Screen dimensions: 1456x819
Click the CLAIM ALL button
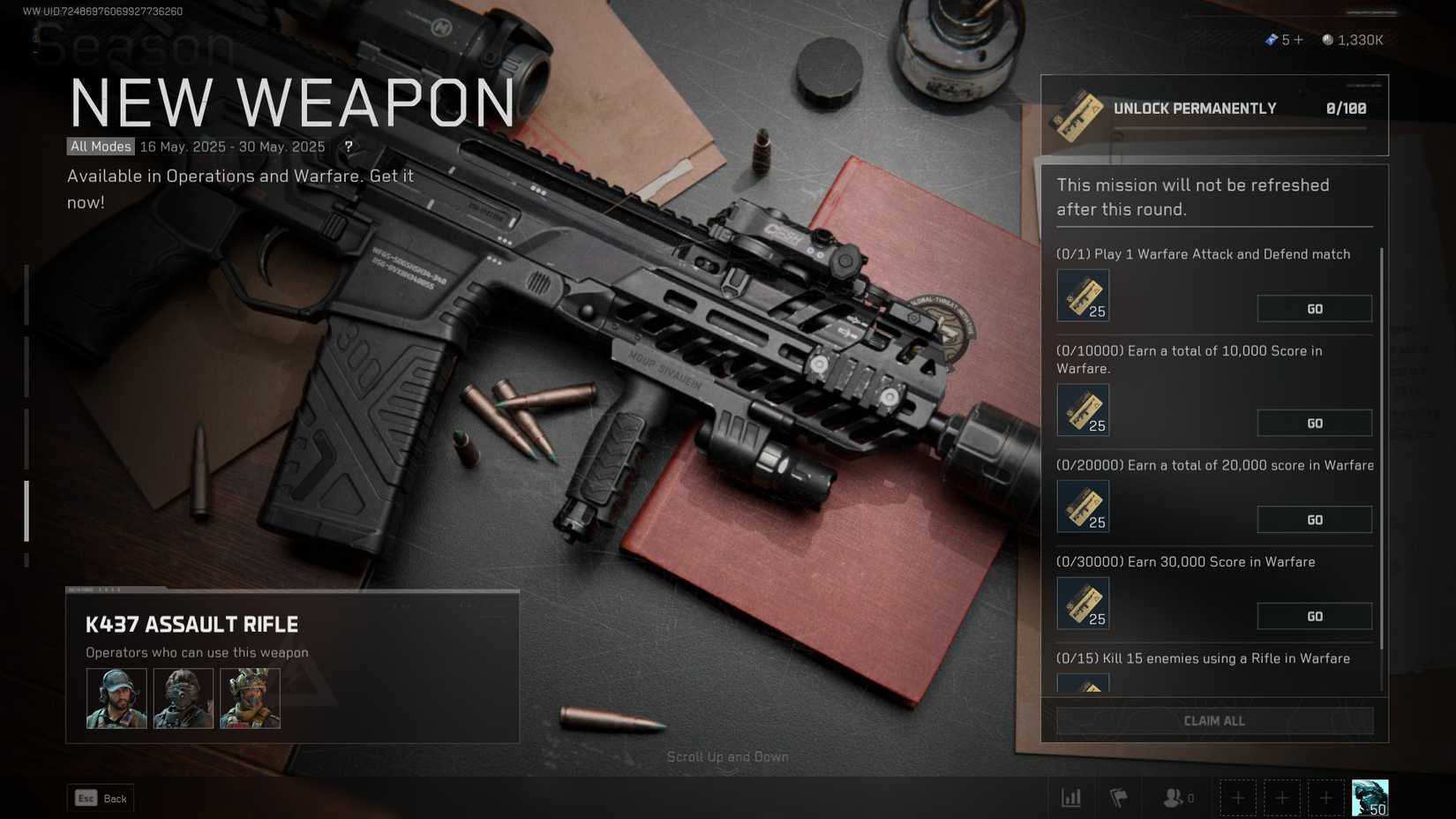[1214, 720]
